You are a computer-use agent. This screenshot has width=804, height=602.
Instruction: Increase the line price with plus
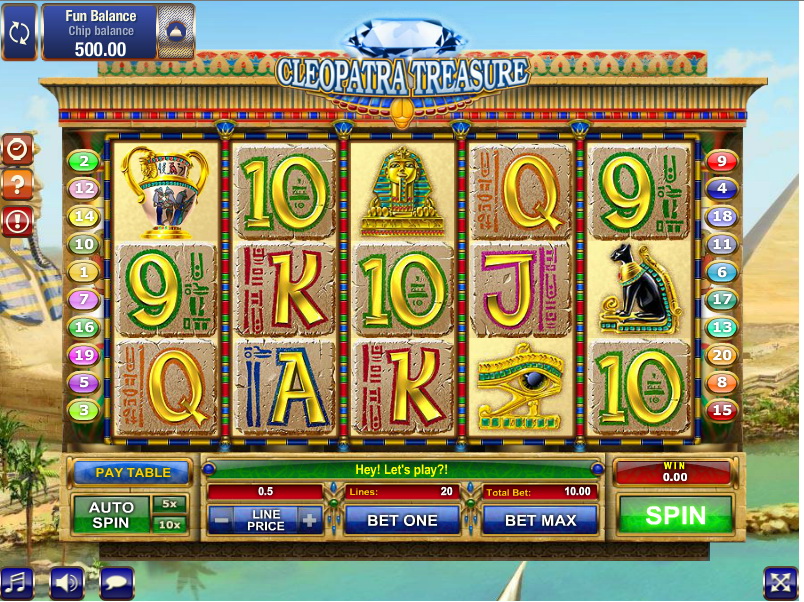310,520
